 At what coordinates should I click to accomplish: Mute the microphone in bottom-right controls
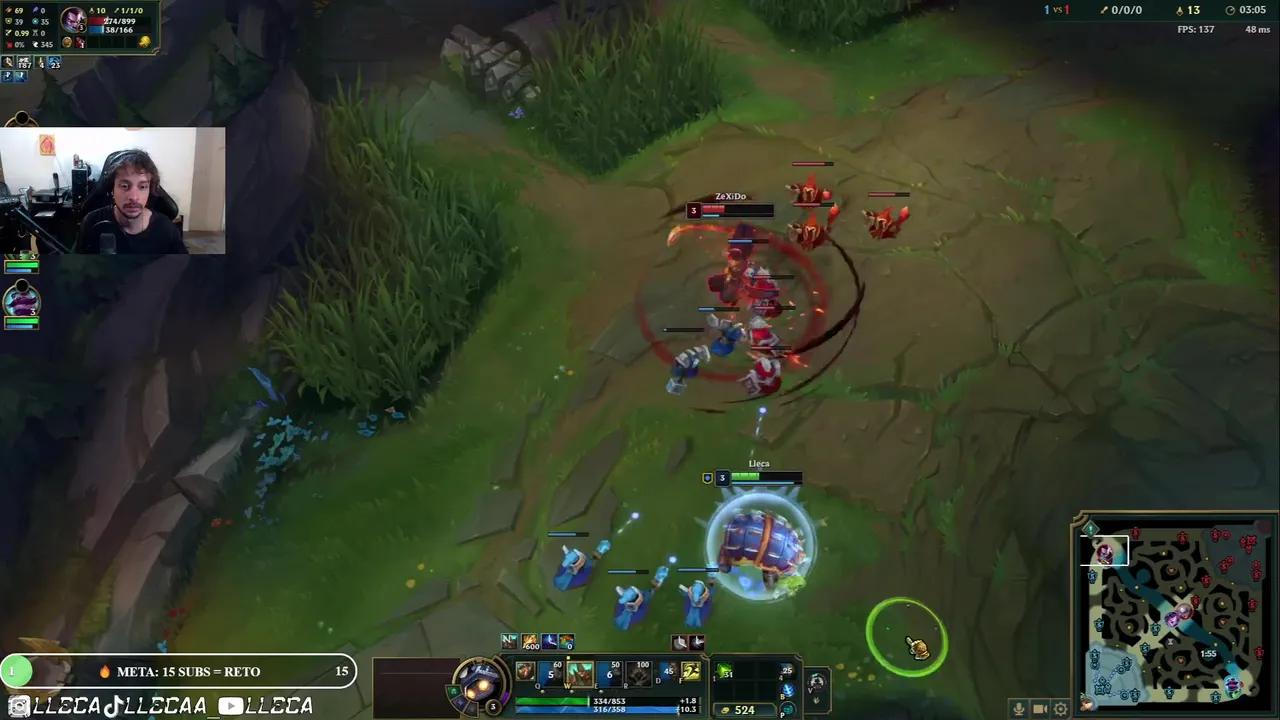click(1019, 709)
